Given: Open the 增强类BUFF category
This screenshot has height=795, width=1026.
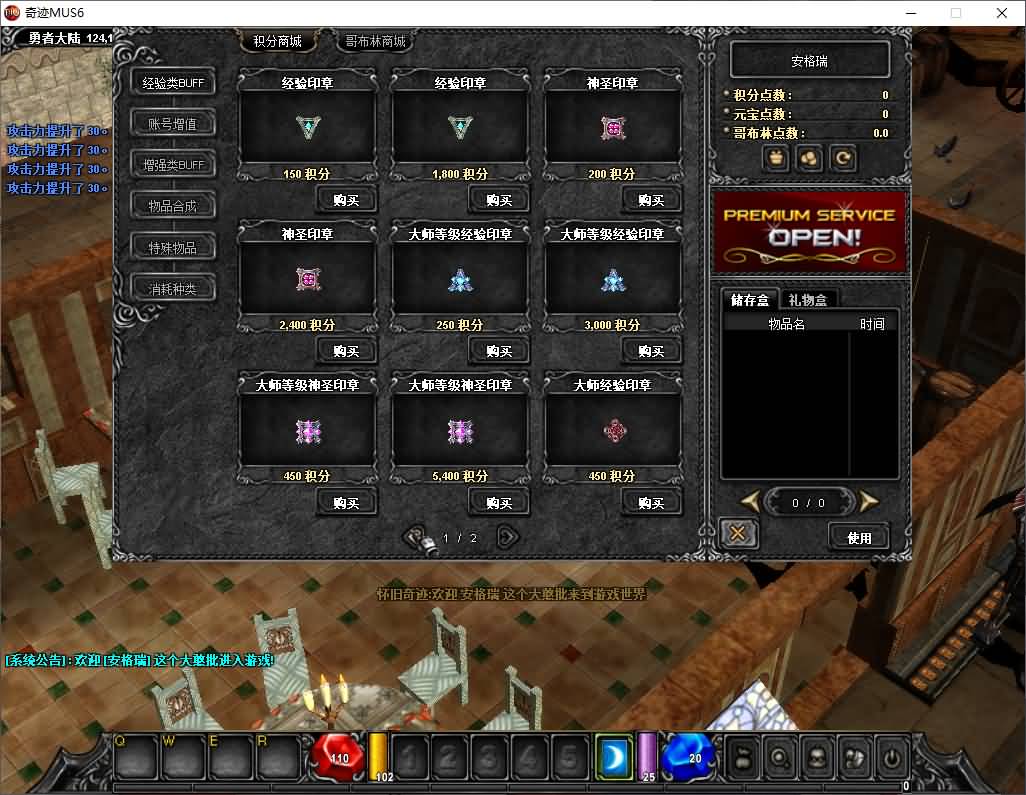Looking at the screenshot, I should pyautogui.click(x=173, y=165).
